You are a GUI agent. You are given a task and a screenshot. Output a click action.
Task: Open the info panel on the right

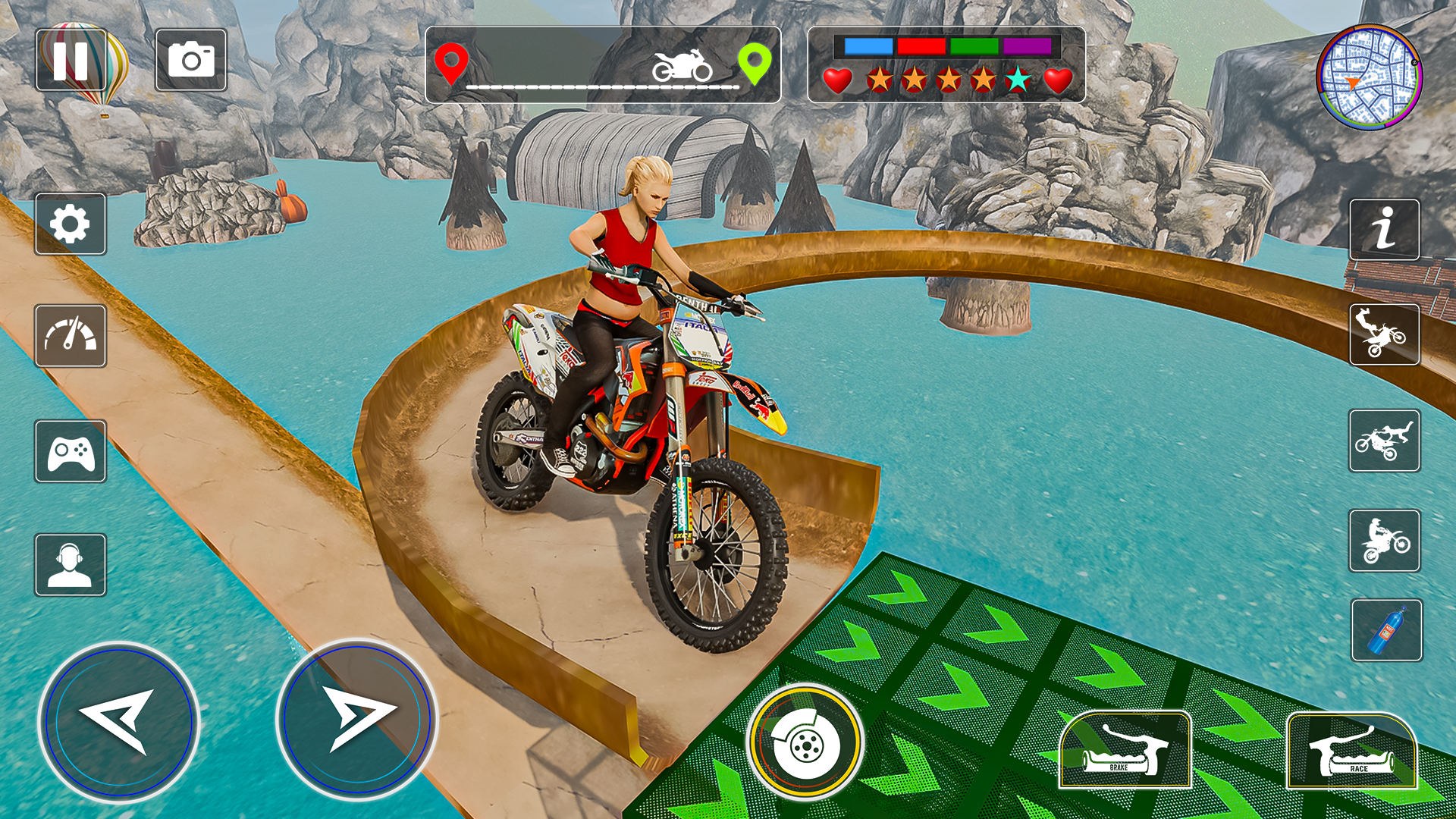[x=1385, y=228]
